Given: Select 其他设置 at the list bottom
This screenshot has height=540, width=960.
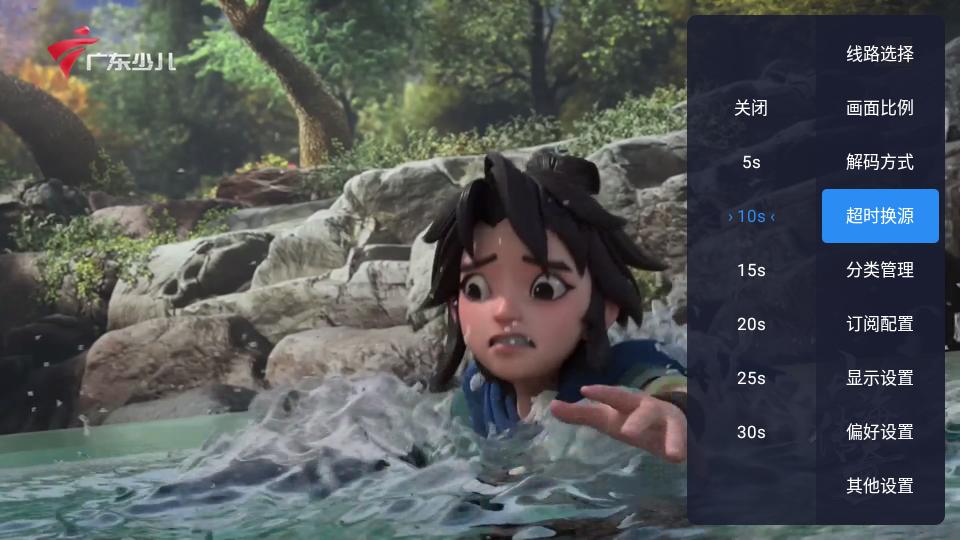Looking at the screenshot, I should (880, 486).
